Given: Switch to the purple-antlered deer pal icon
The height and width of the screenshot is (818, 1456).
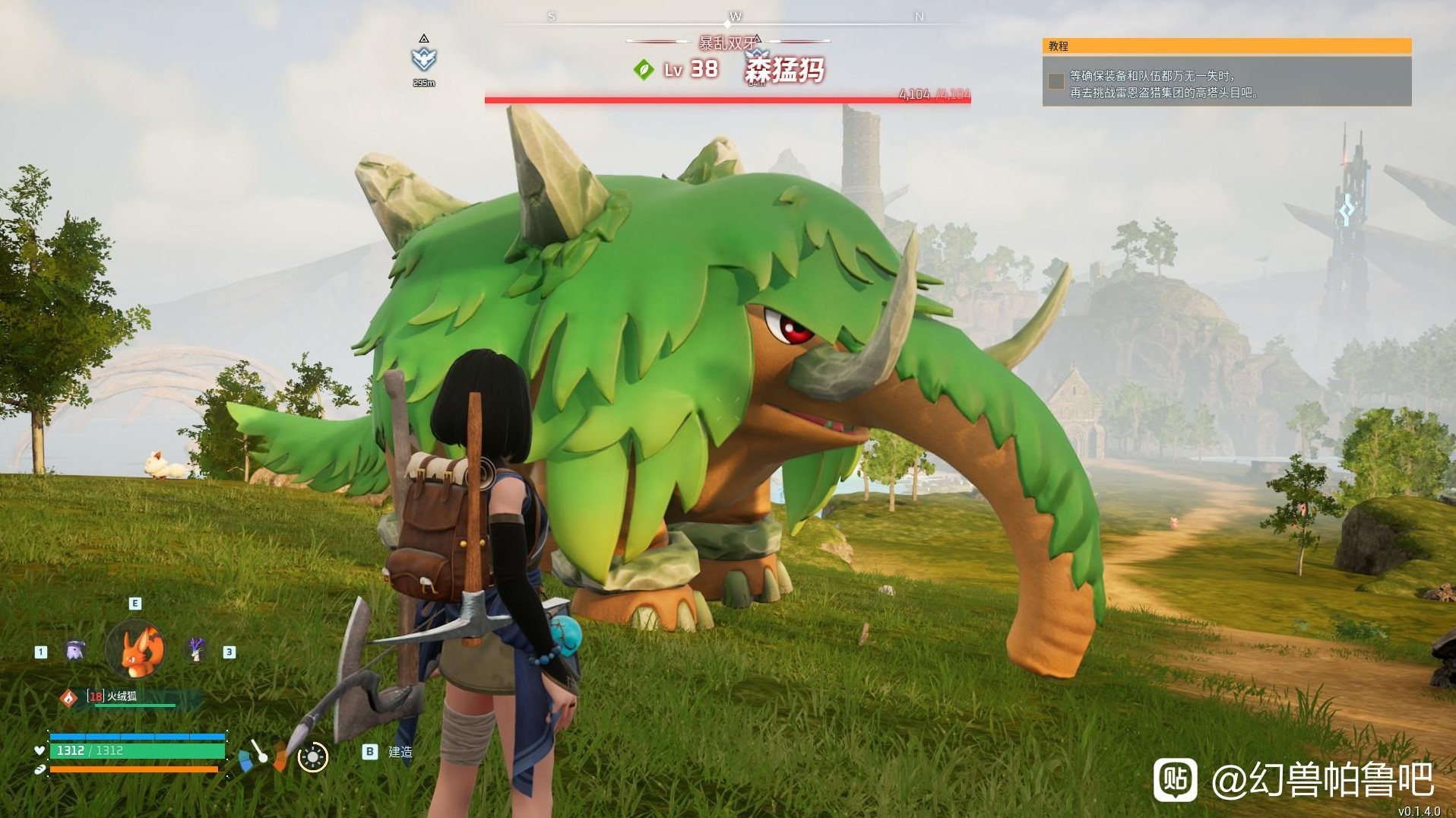Looking at the screenshot, I should coord(196,649).
